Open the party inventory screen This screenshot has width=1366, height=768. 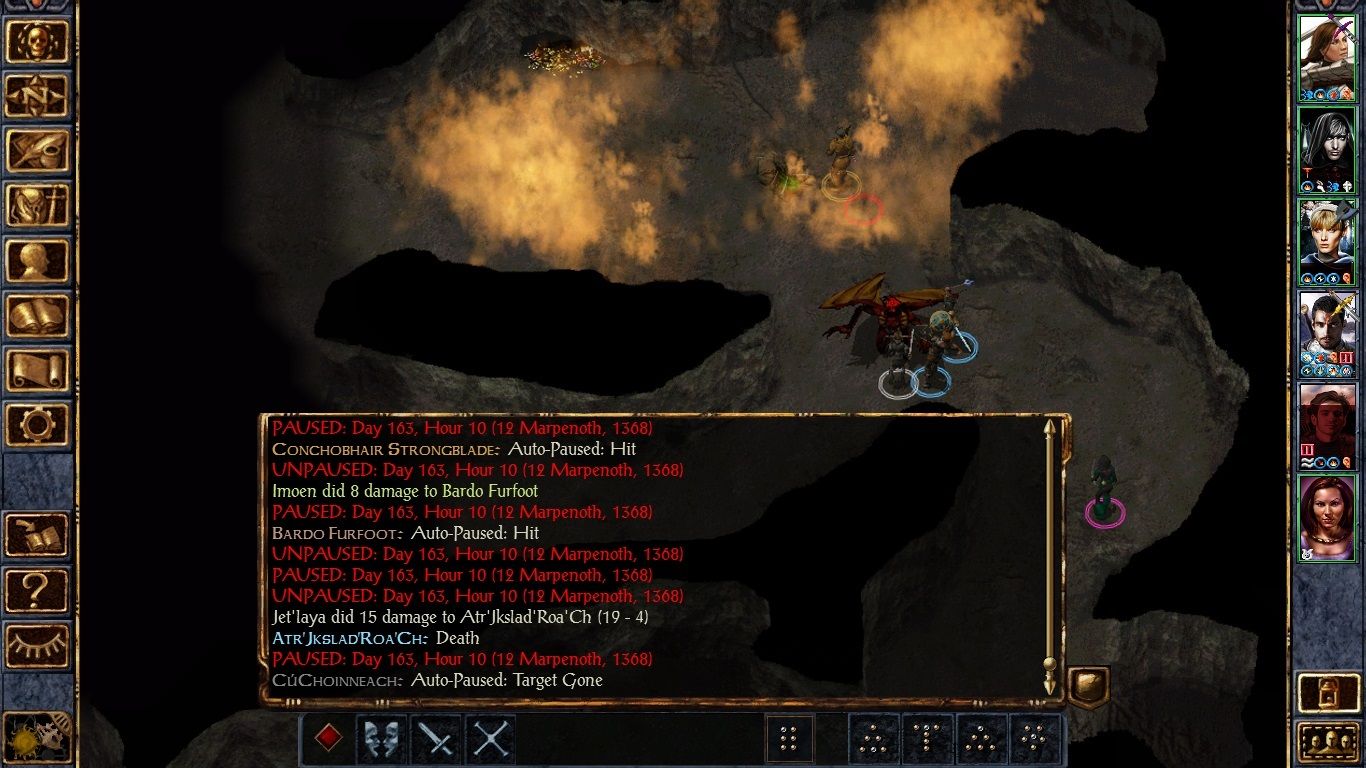point(37,205)
